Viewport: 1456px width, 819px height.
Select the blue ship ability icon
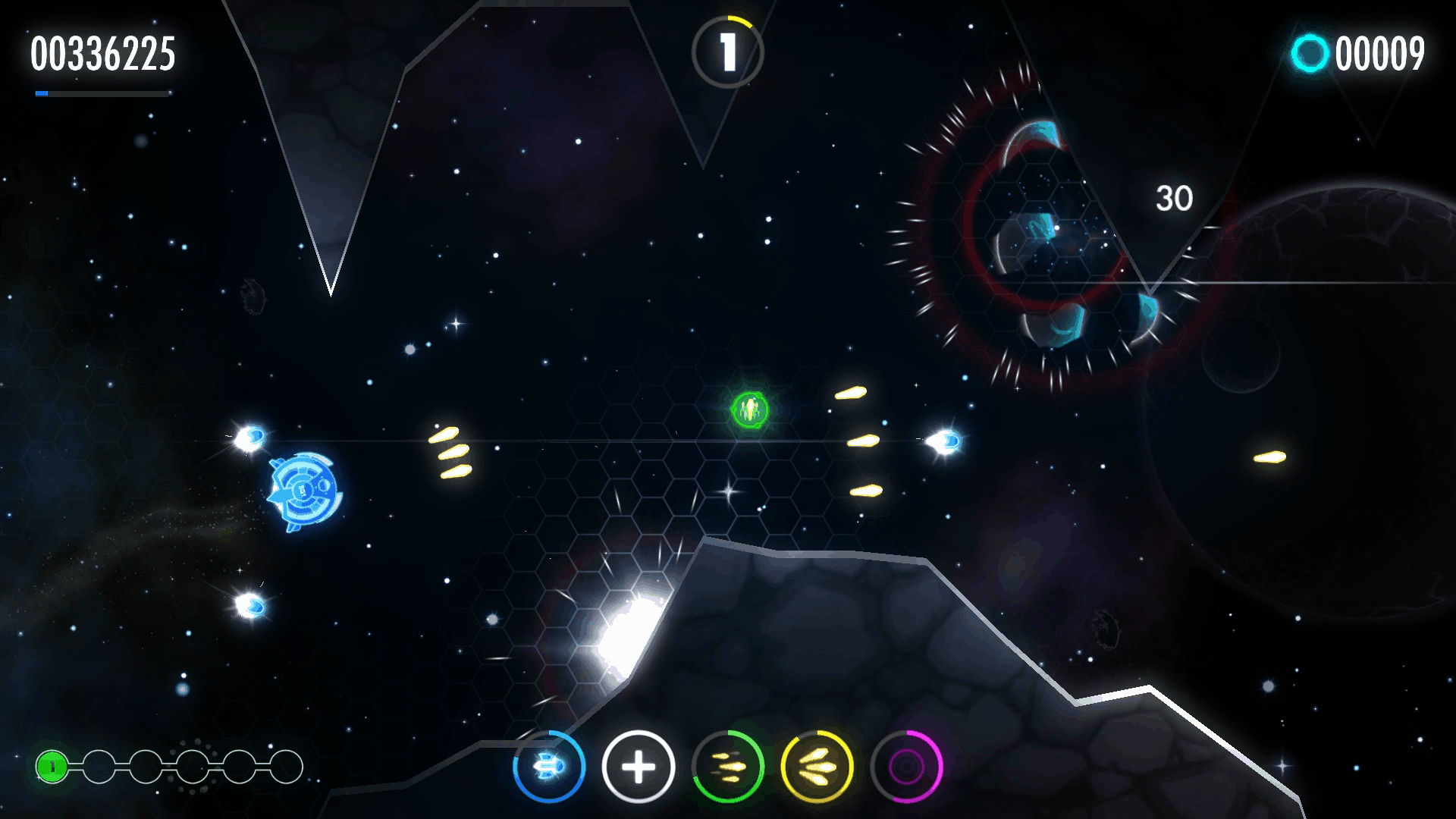tap(549, 767)
